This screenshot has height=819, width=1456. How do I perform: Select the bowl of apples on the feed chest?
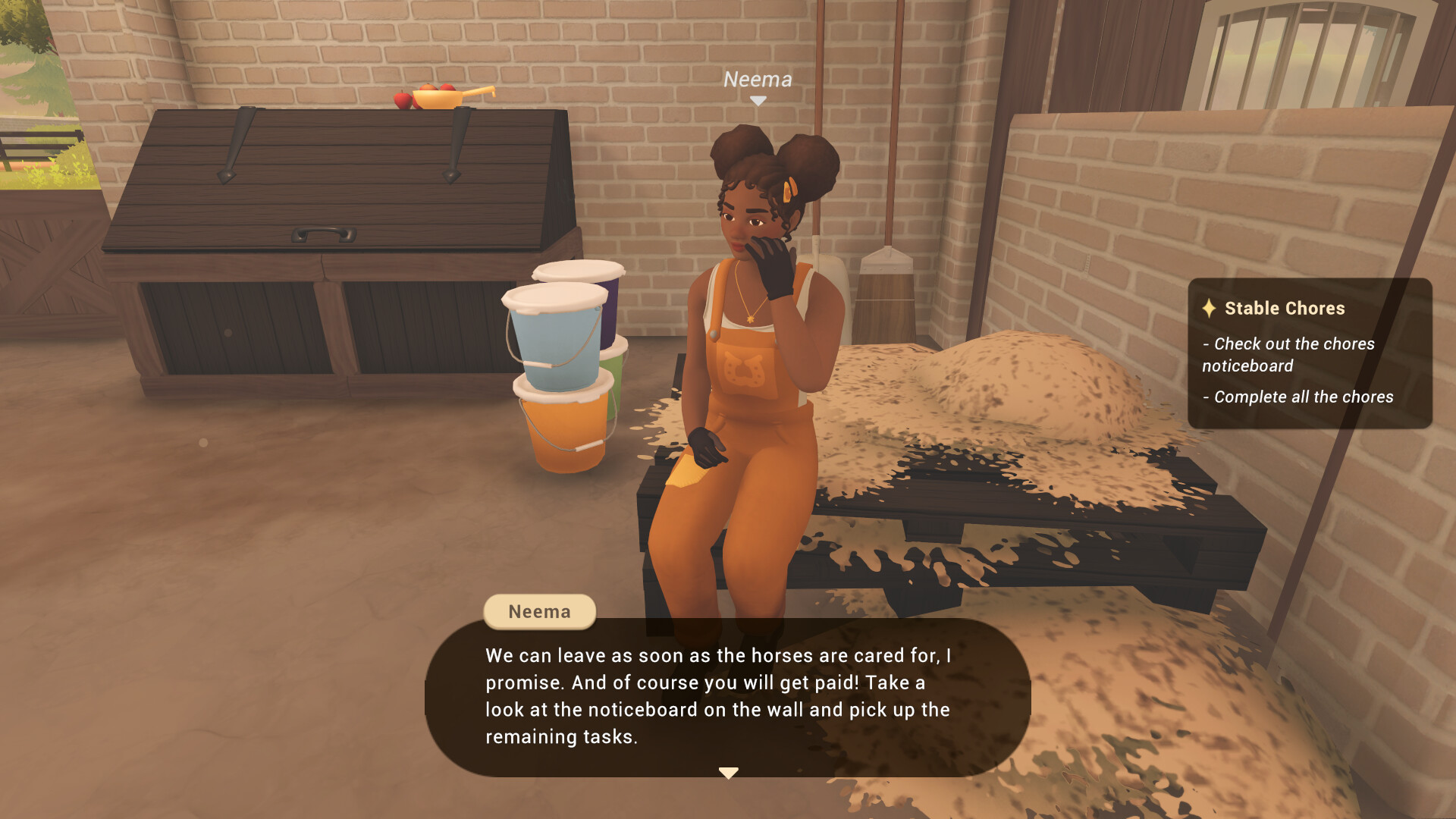click(436, 99)
